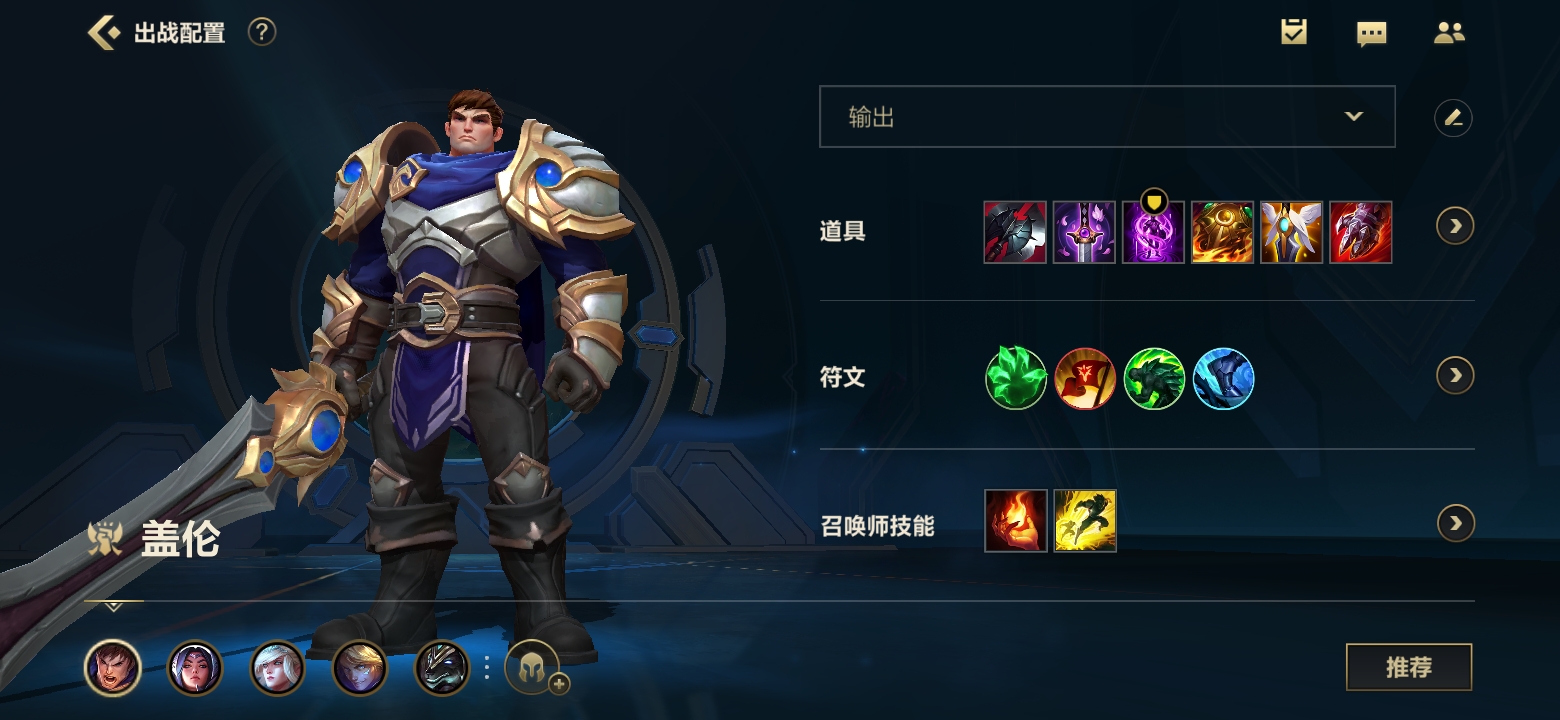
Task: Open the chat speech bubble icon
Action: 1371,34
